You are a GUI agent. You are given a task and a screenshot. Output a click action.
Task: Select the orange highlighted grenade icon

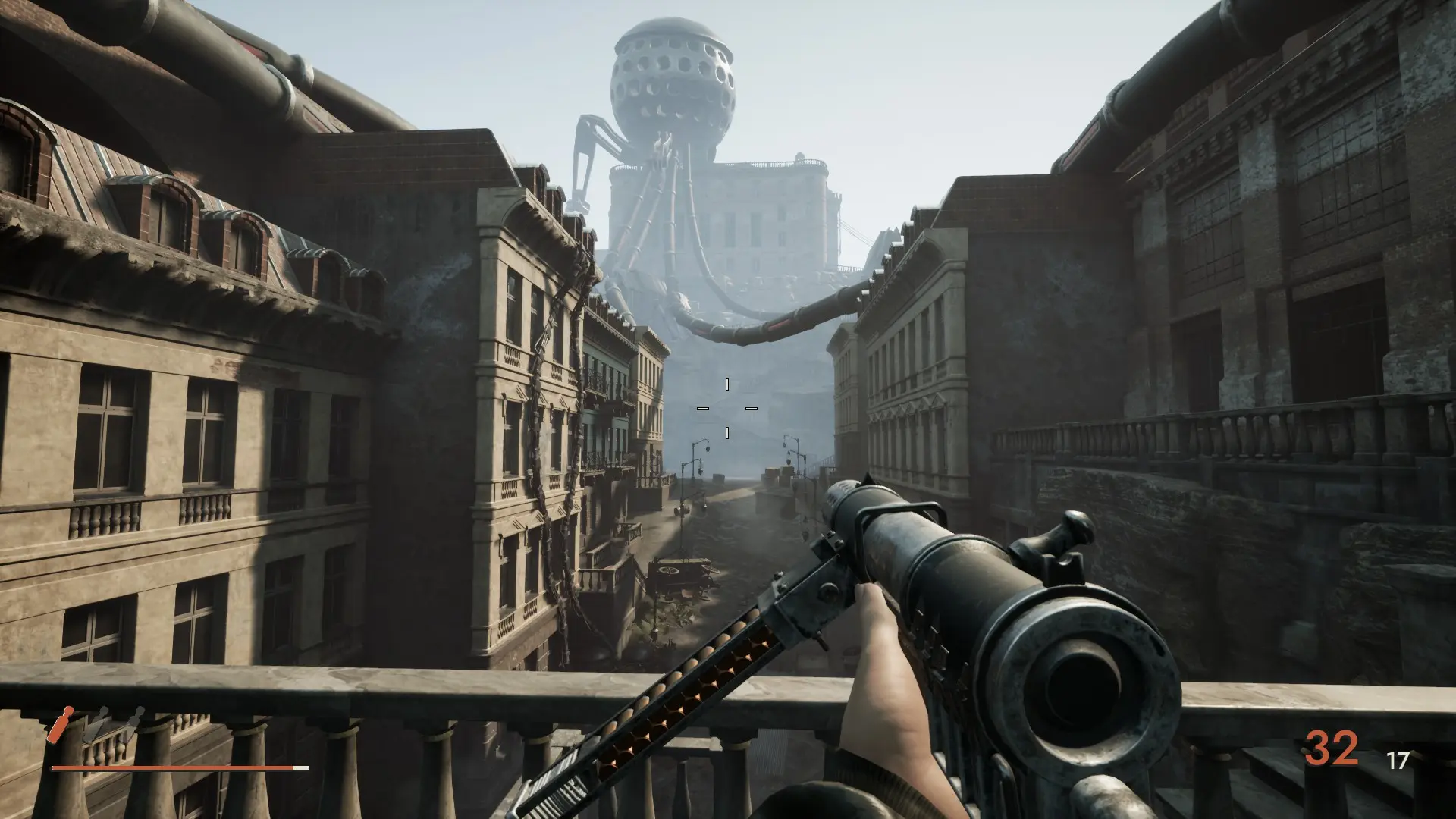pos(60,725)
